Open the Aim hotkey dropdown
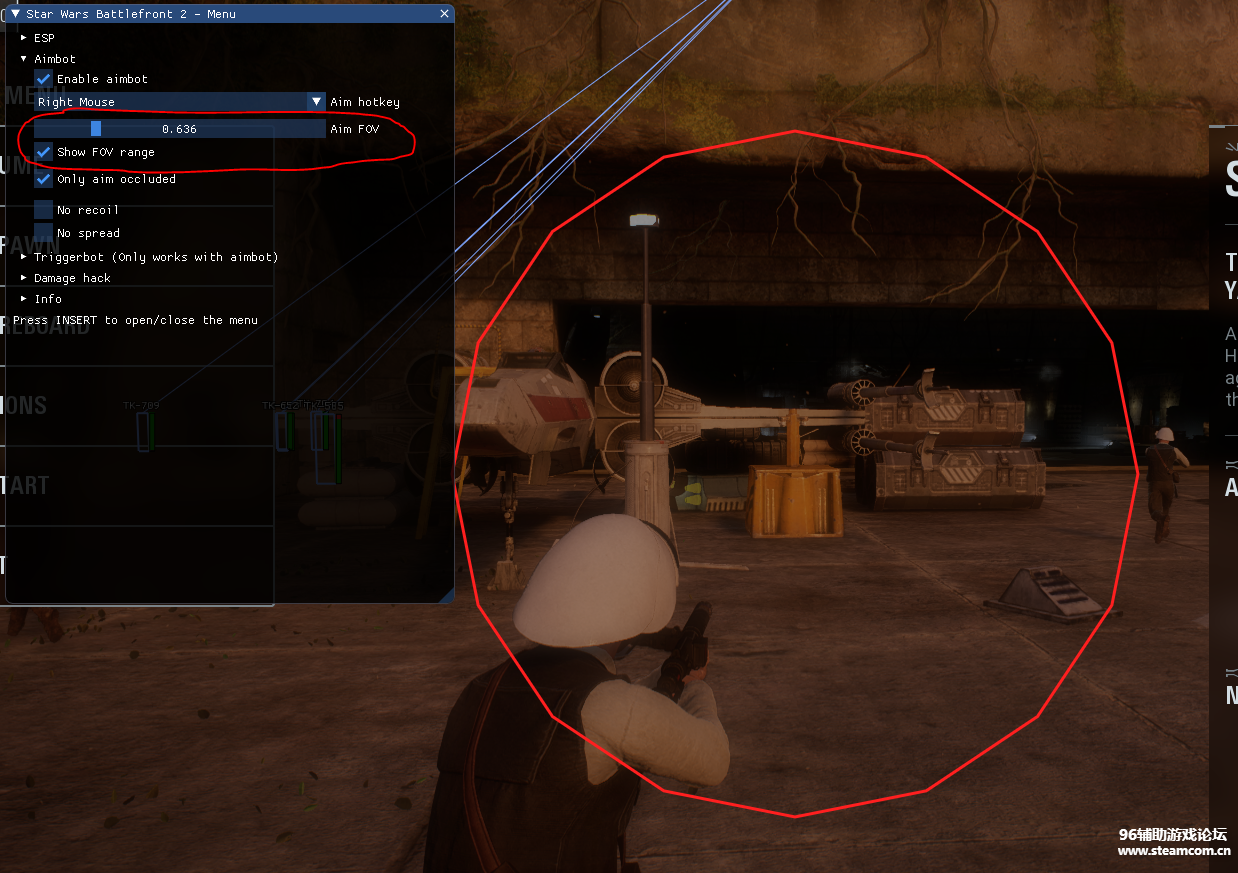1238x873 pixels. tap(315, 102)
